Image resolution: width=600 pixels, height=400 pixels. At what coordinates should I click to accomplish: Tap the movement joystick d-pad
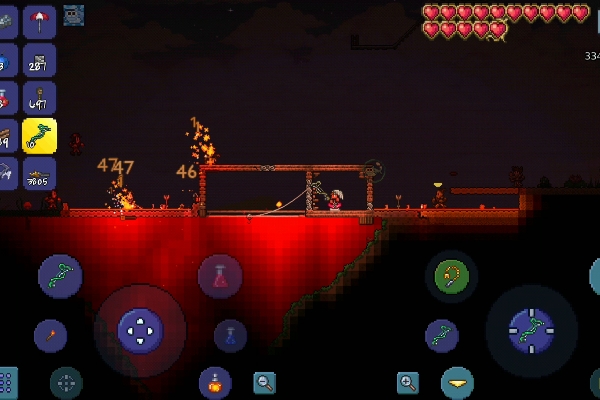[x=140, y=330]
